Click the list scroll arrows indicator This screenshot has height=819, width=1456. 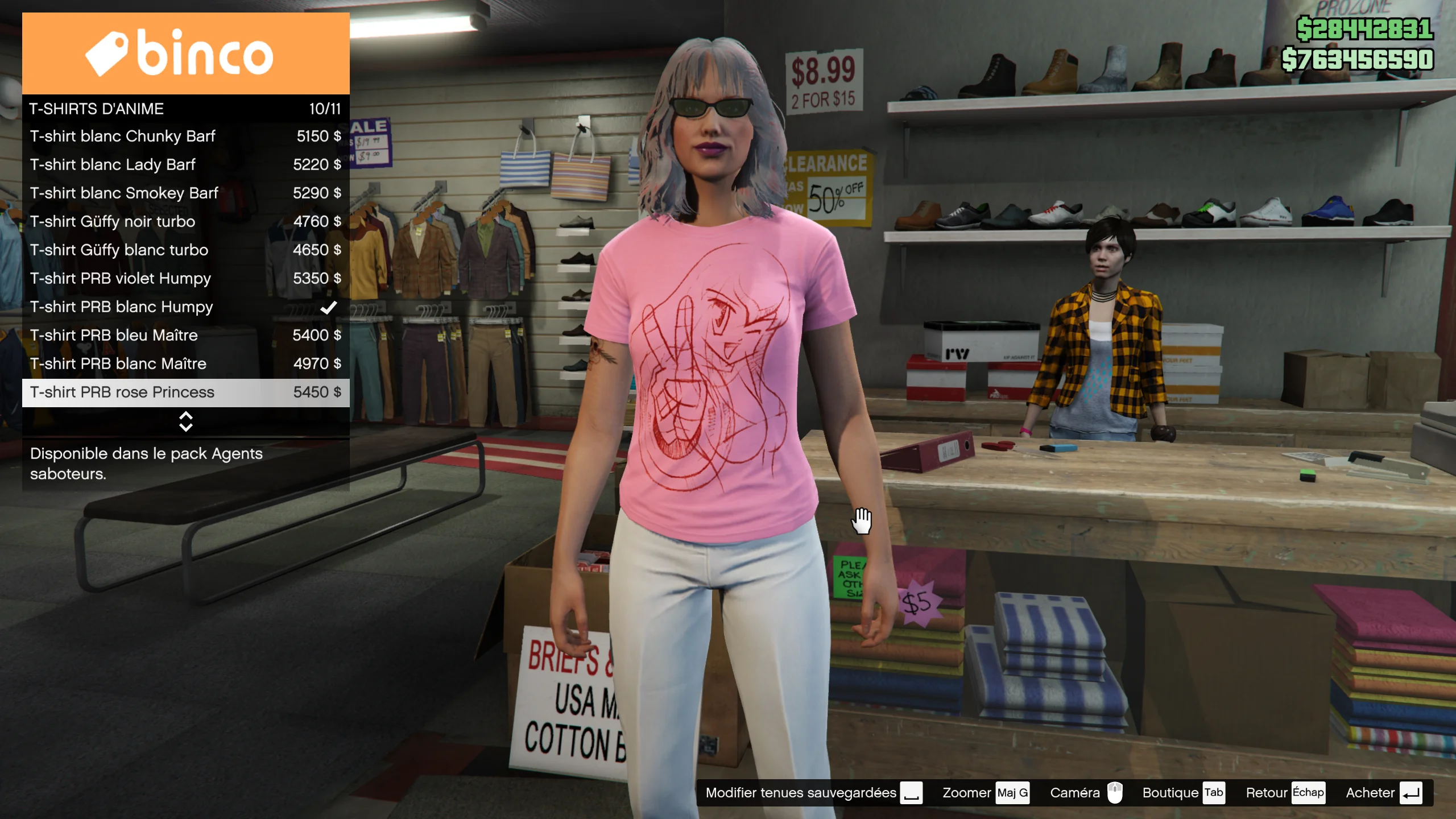(185, 421)
